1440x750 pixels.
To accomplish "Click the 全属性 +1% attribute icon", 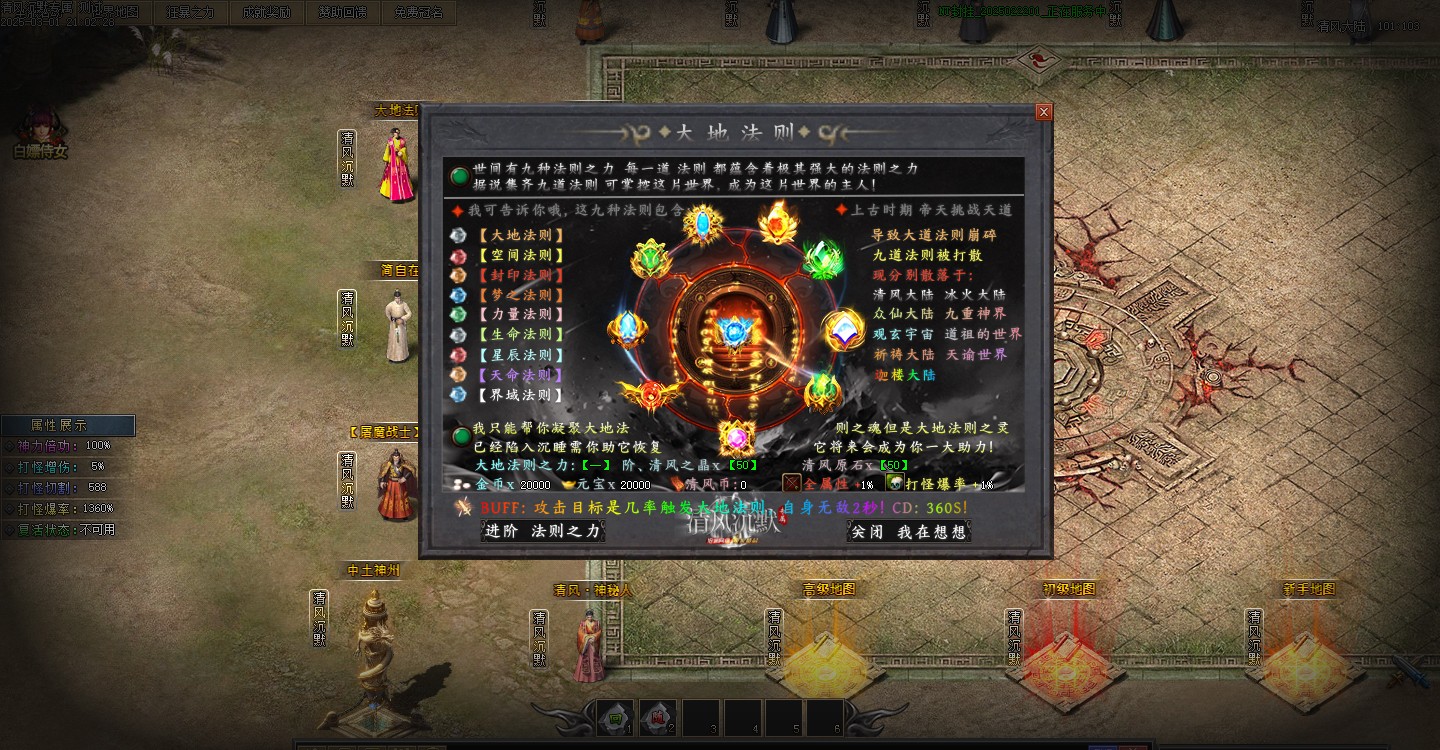I will point(790,483).
